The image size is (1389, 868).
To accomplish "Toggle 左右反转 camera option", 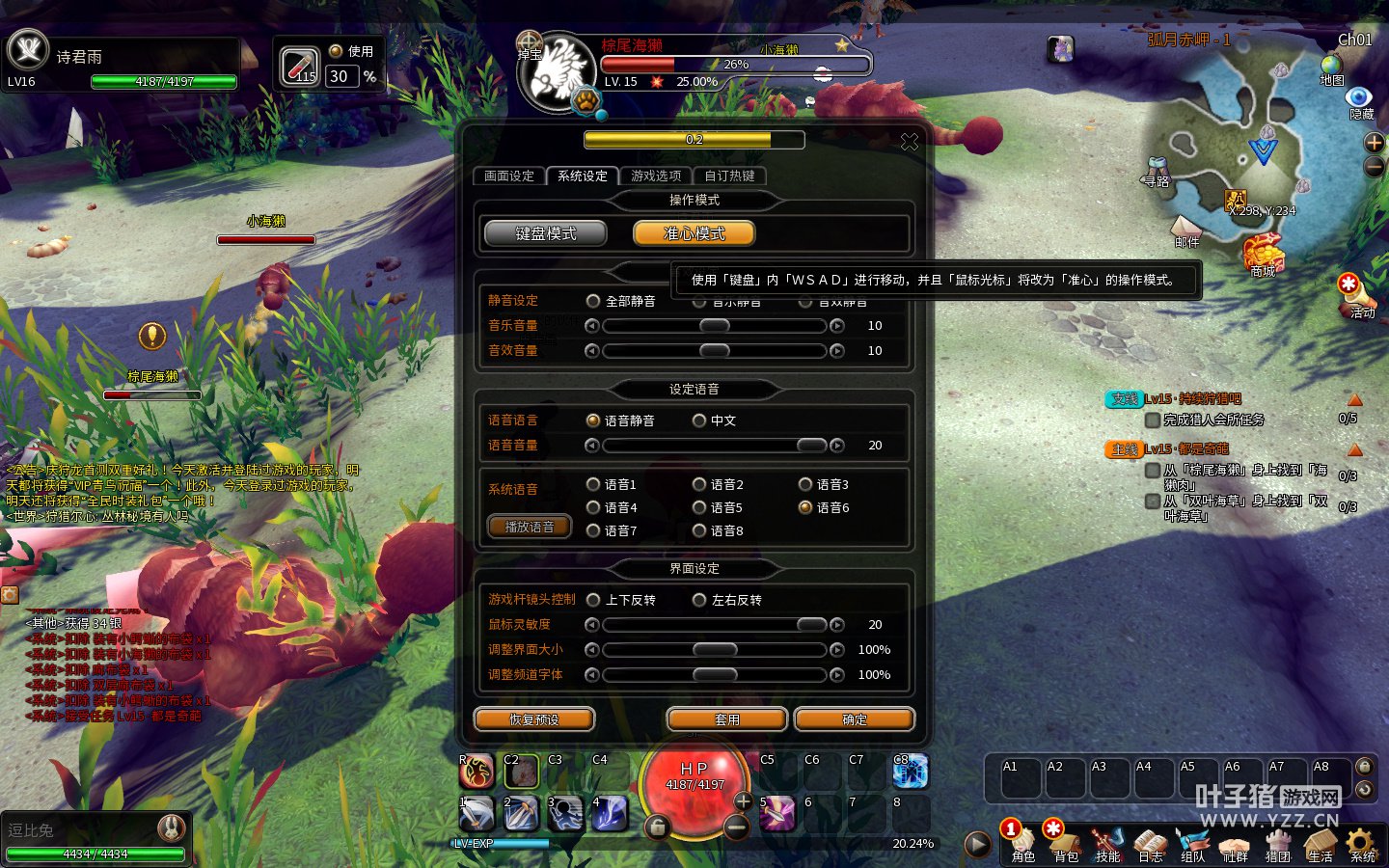I will point(699,600).
